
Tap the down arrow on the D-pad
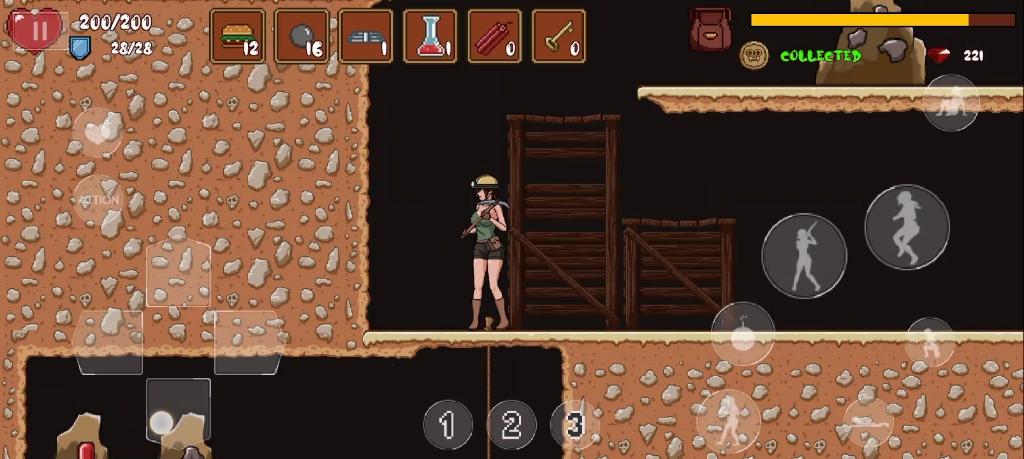click(x=178, y=408)
